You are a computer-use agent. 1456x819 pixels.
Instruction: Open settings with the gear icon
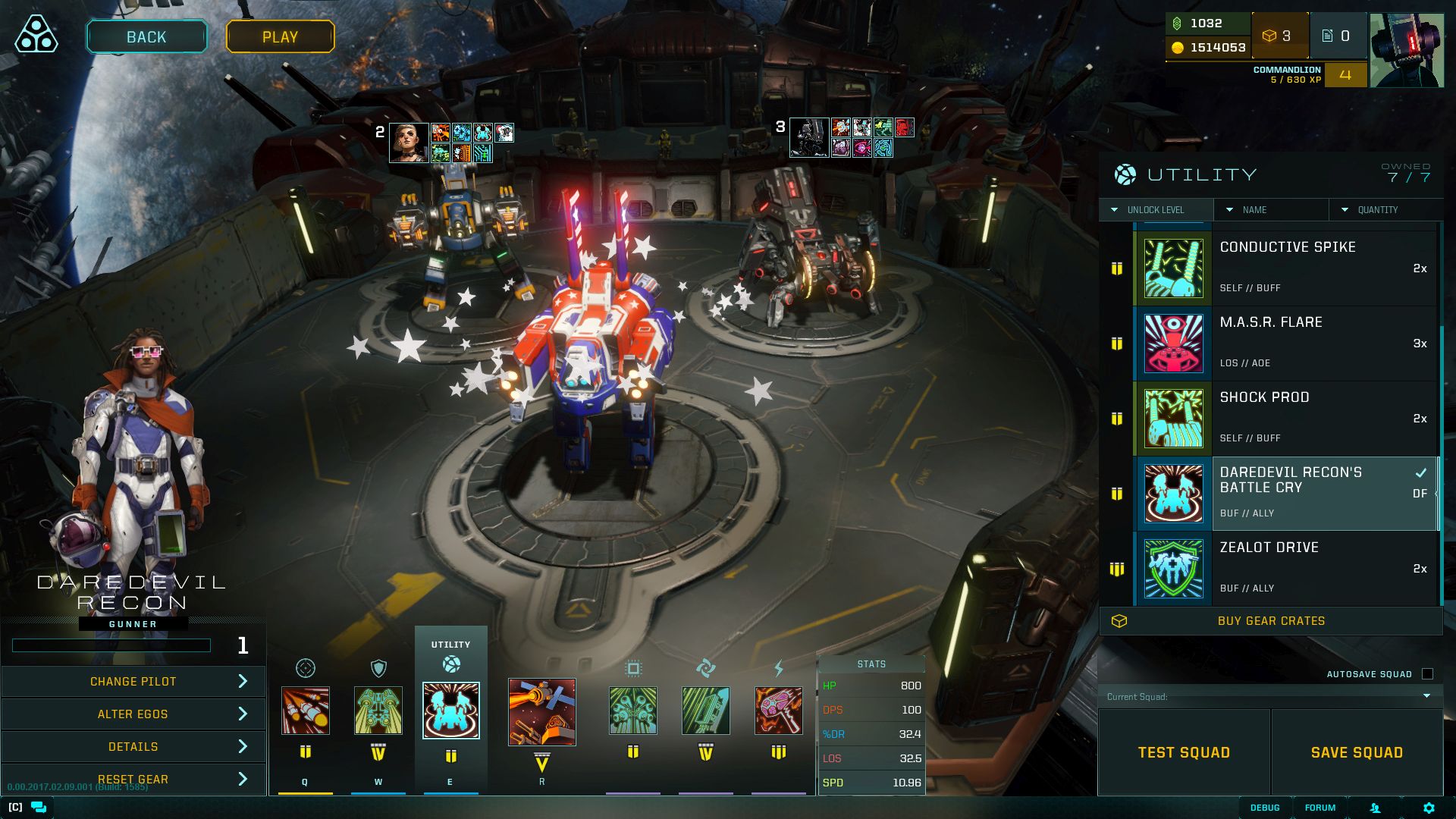pyautogui.click(x=1429, y=808)
